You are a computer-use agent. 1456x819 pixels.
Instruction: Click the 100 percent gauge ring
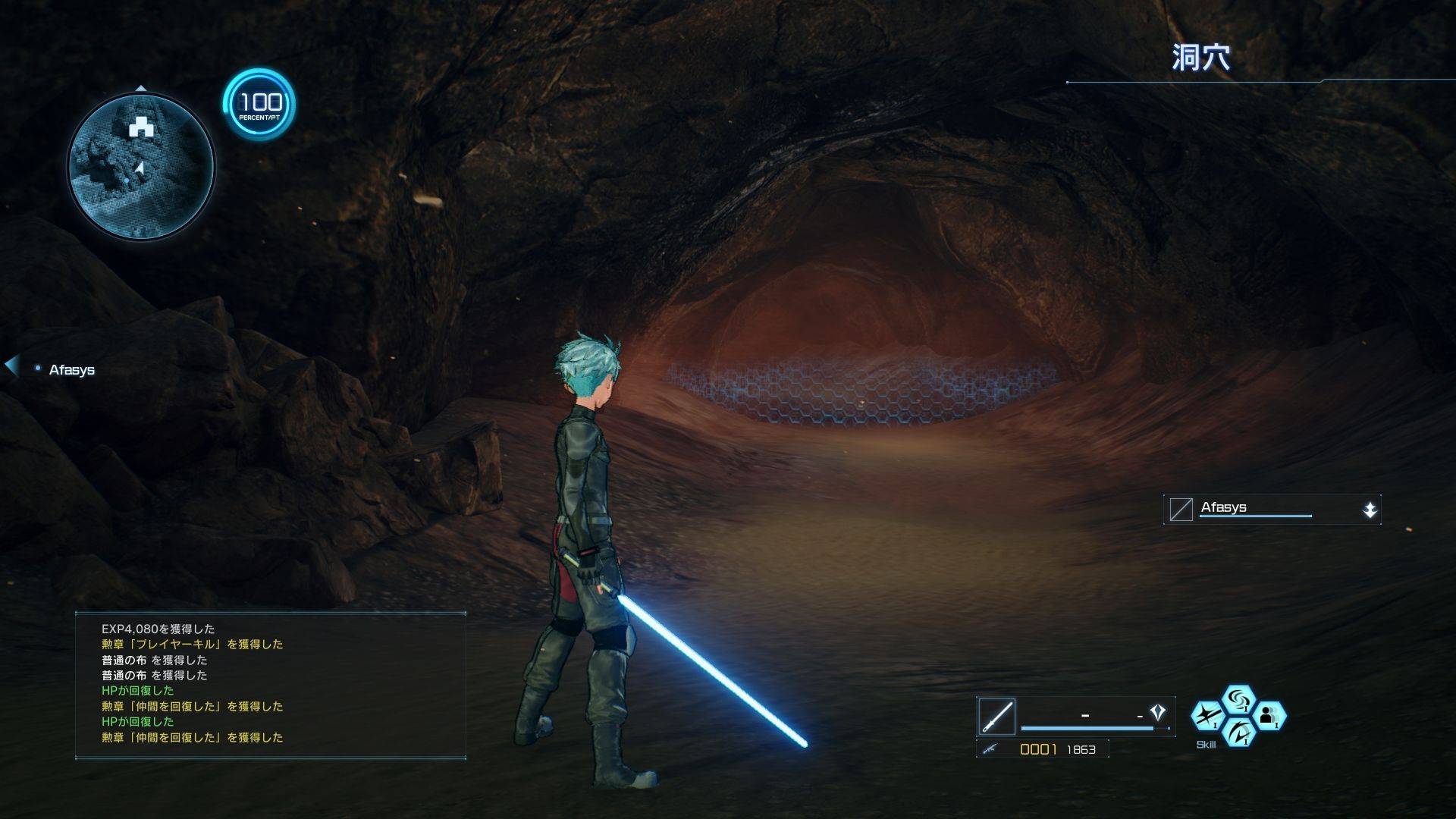click(x=259, y=104)
